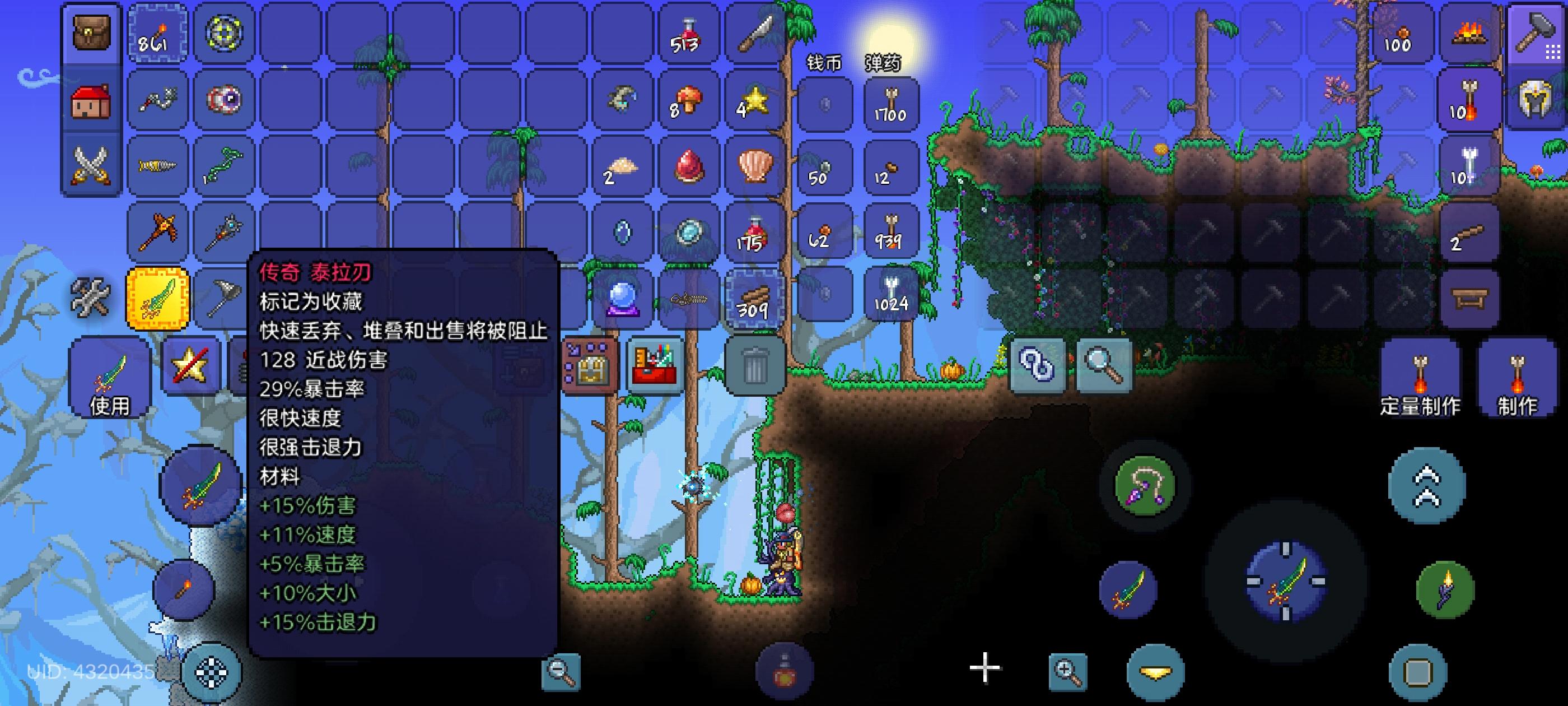Toggle favorite off with the crossed-out star
Viewport: 1568px width, 706px height.
tap(190, 365)
